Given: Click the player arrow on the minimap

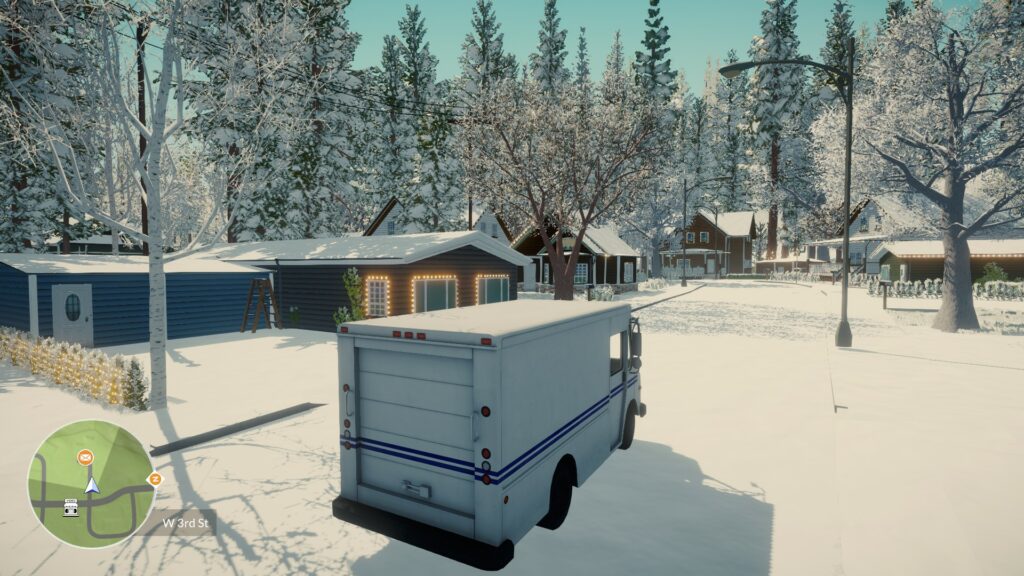Looking at the screenshot, I should [x=92, y=485].
